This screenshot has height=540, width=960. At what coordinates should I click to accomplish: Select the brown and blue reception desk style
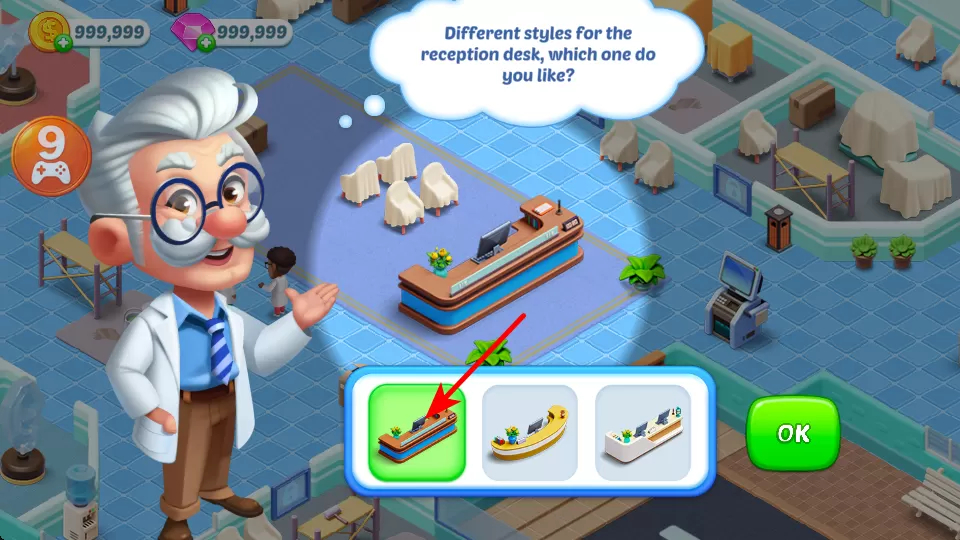(417, 433)
